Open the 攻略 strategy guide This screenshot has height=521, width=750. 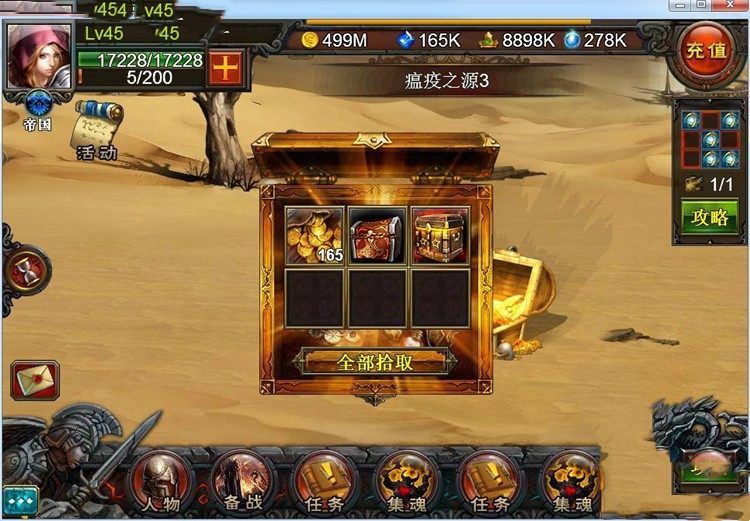coord(704,215)
